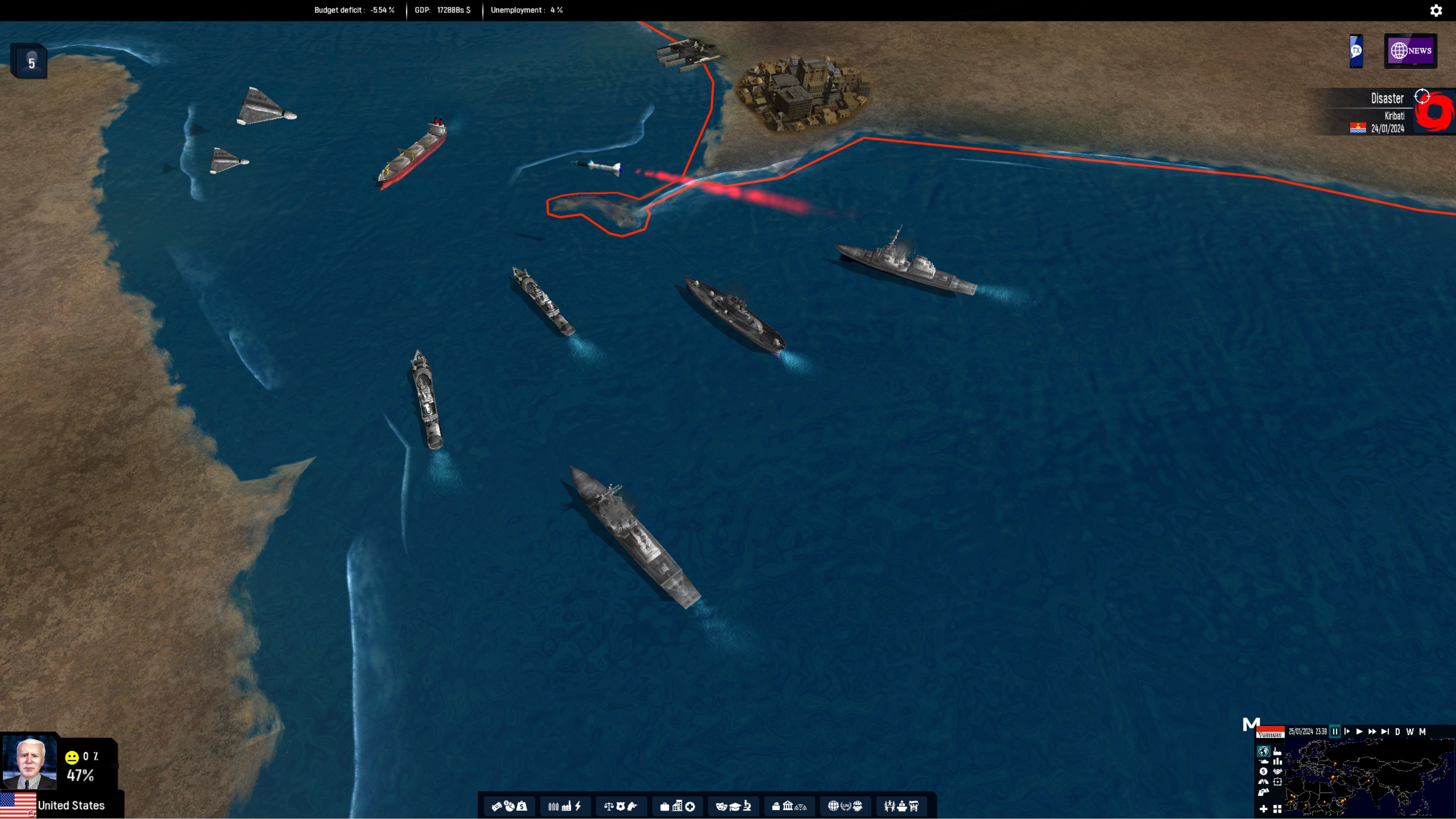Advance time by one day (D)

click(1397, 731)
